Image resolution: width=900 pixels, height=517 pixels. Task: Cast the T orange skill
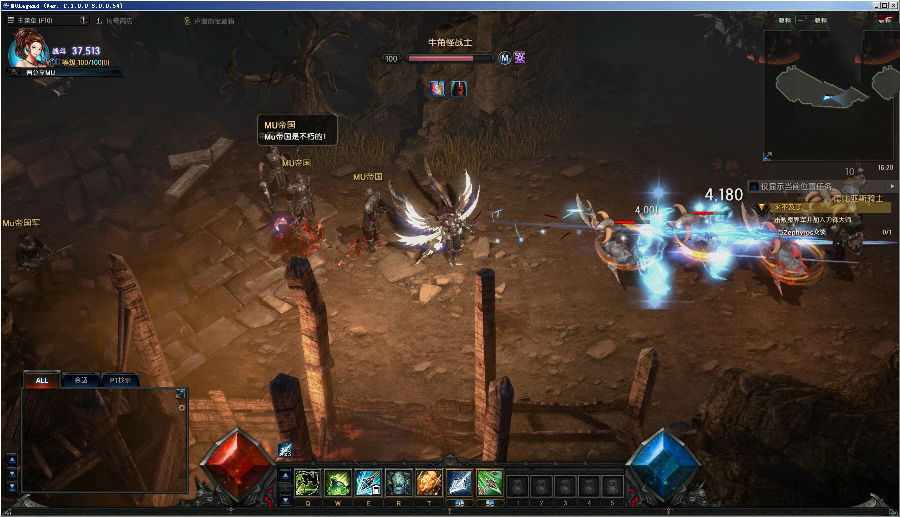tap(428, 482)
